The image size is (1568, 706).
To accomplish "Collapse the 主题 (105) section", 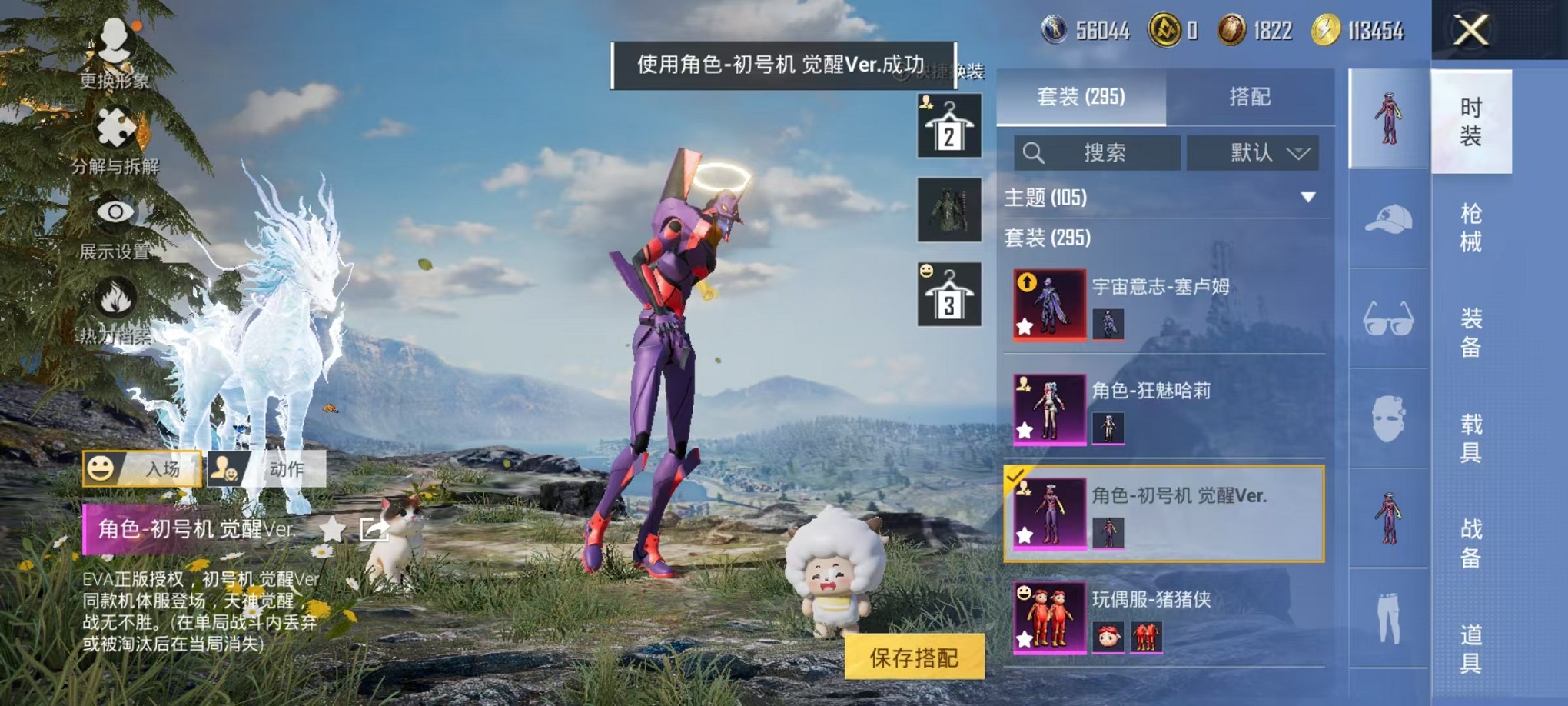I will [1307, 198].
